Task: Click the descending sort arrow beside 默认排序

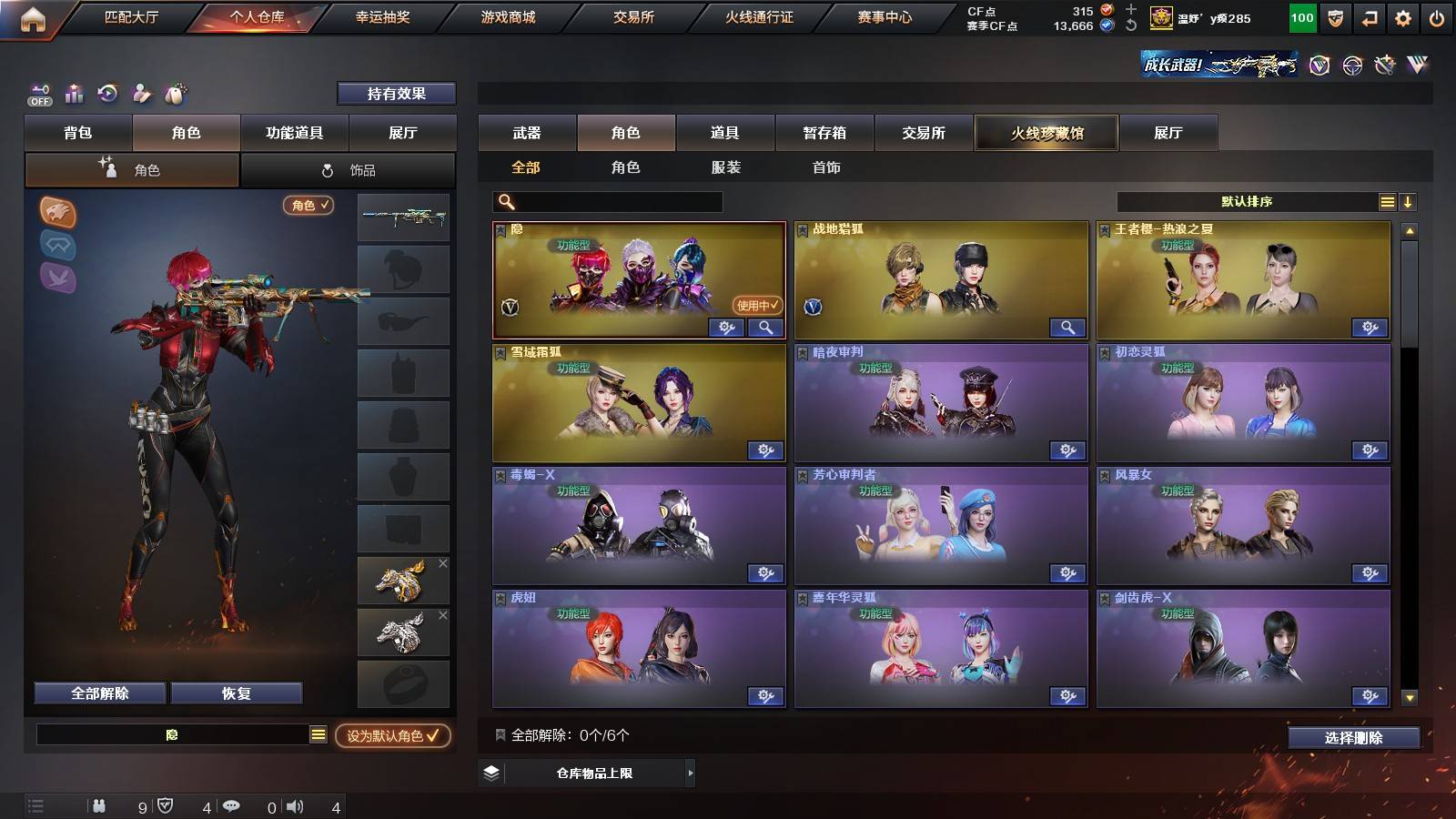Action: coord(1409,201)
